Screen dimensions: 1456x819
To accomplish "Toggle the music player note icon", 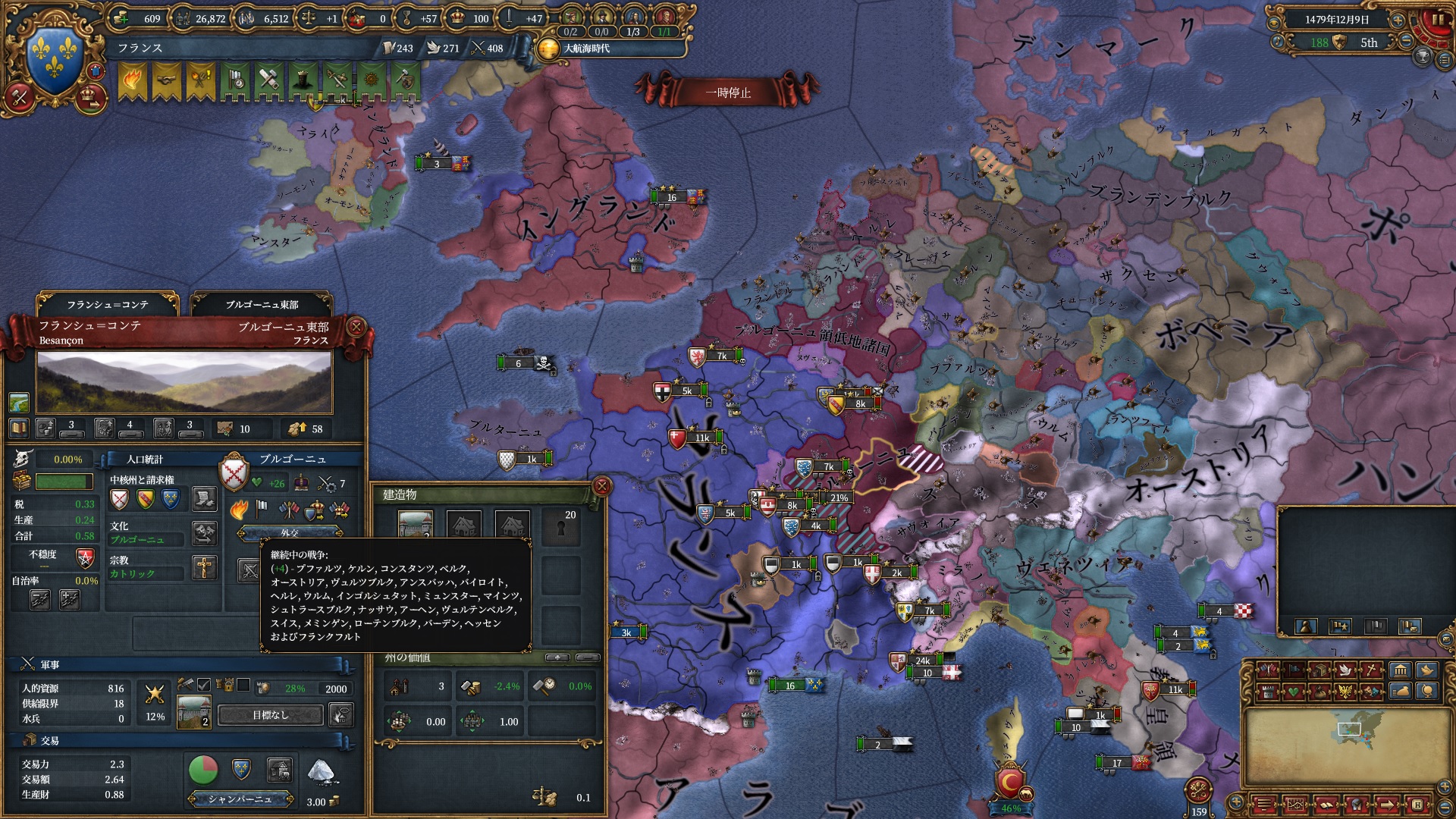I will coord(1278,42).
